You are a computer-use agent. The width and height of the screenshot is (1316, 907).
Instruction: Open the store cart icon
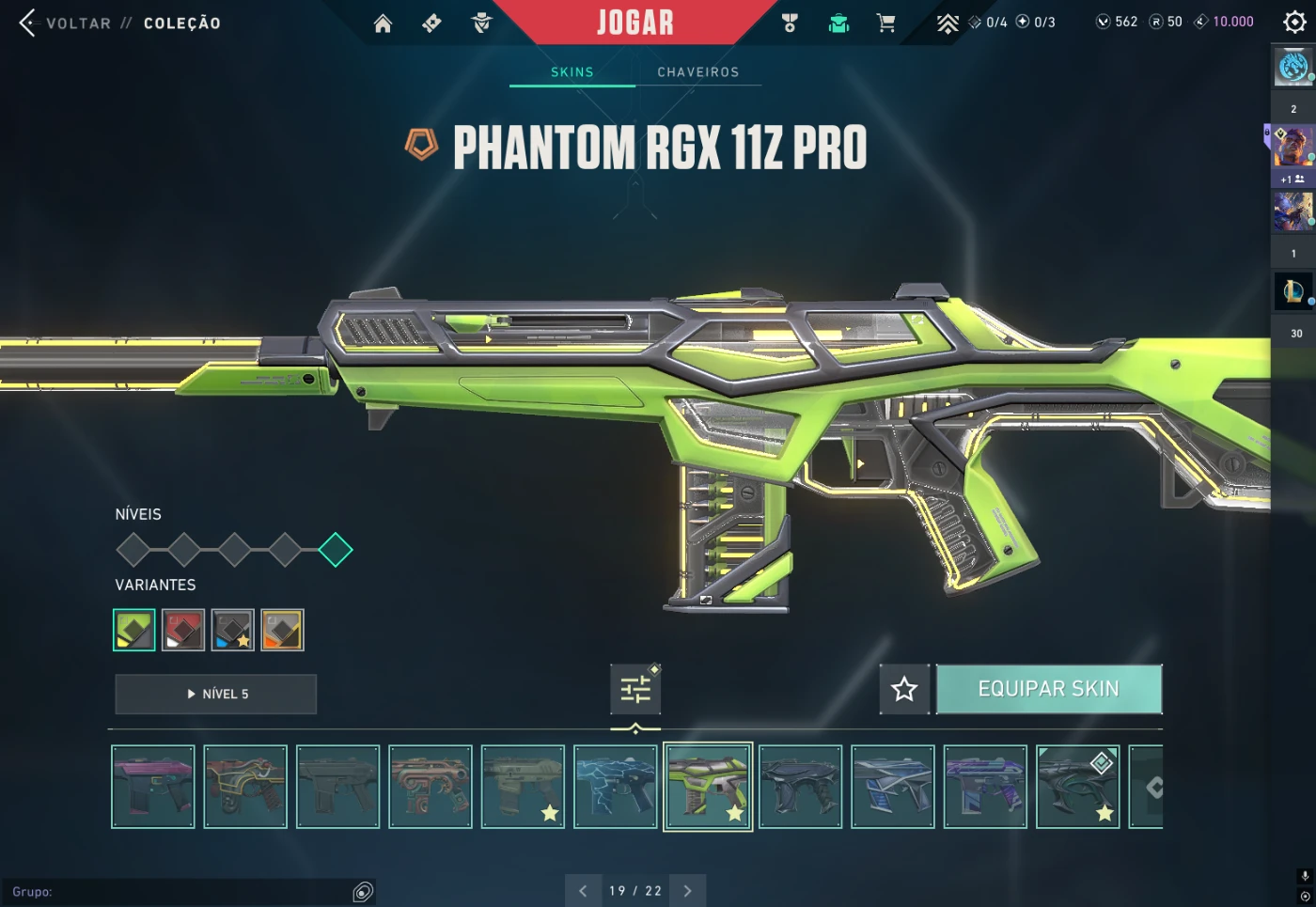(x=885, y=23)
